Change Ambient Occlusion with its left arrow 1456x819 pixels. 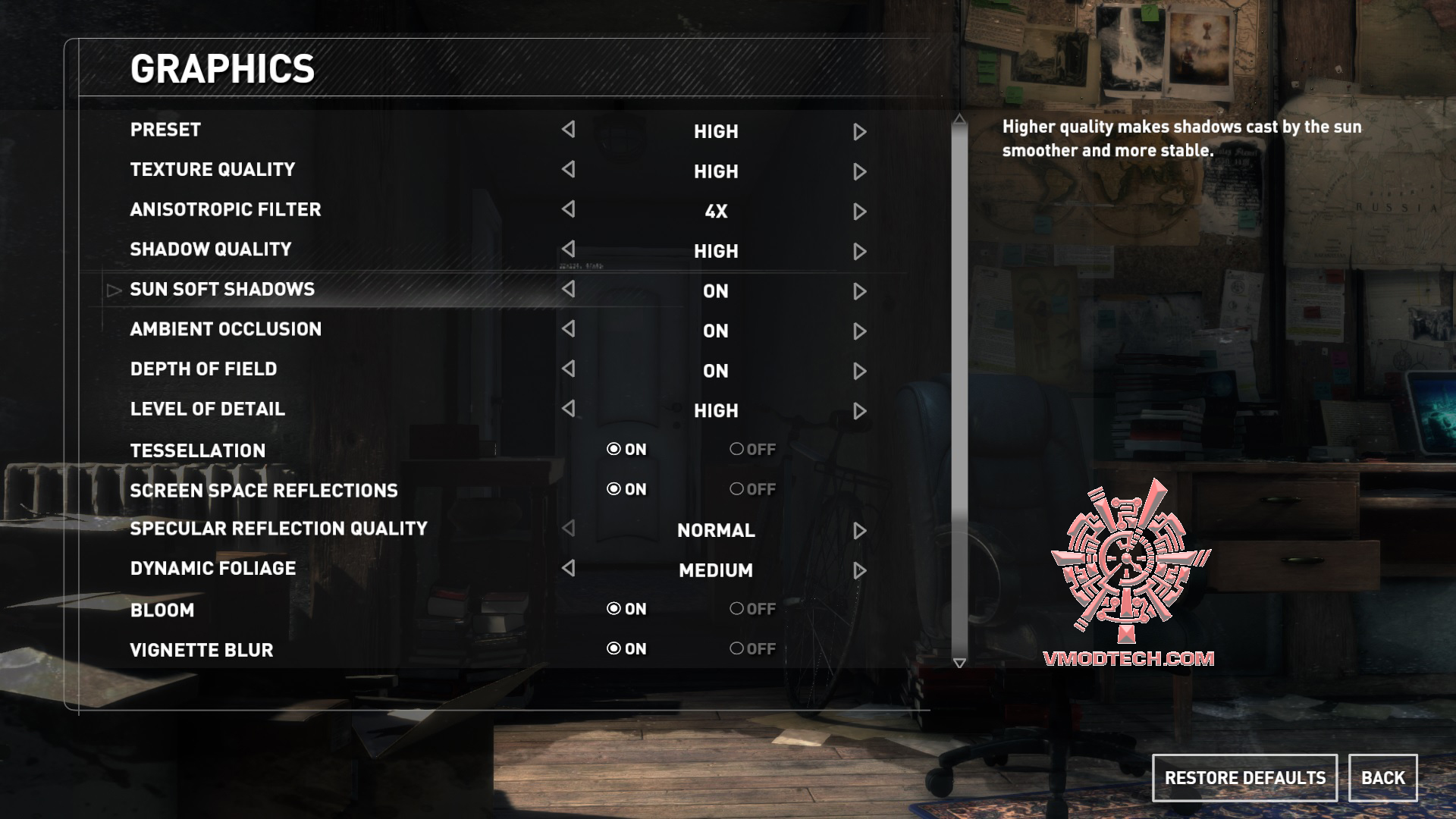(x=568, y=328)
